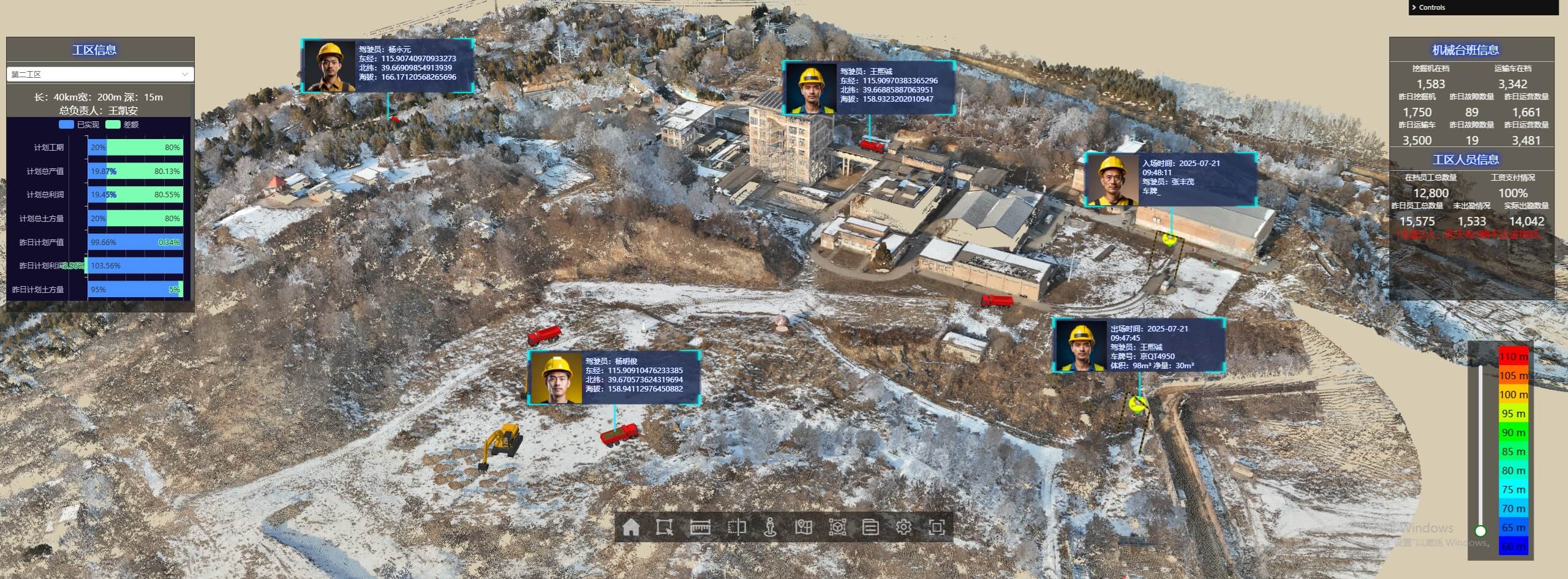Open the ruler measurement tool
The height and width of the screenshot is (579, 1568).
700,527
